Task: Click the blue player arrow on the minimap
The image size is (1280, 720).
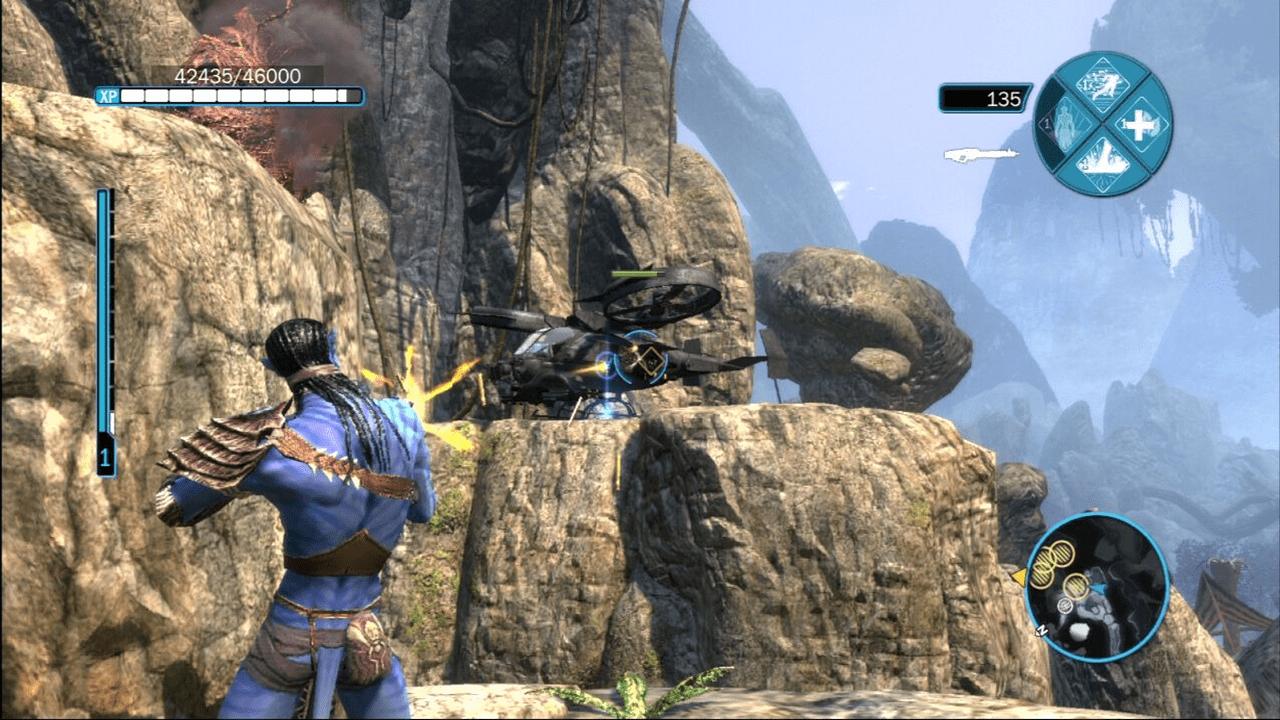Action: tap(1100, 586)
